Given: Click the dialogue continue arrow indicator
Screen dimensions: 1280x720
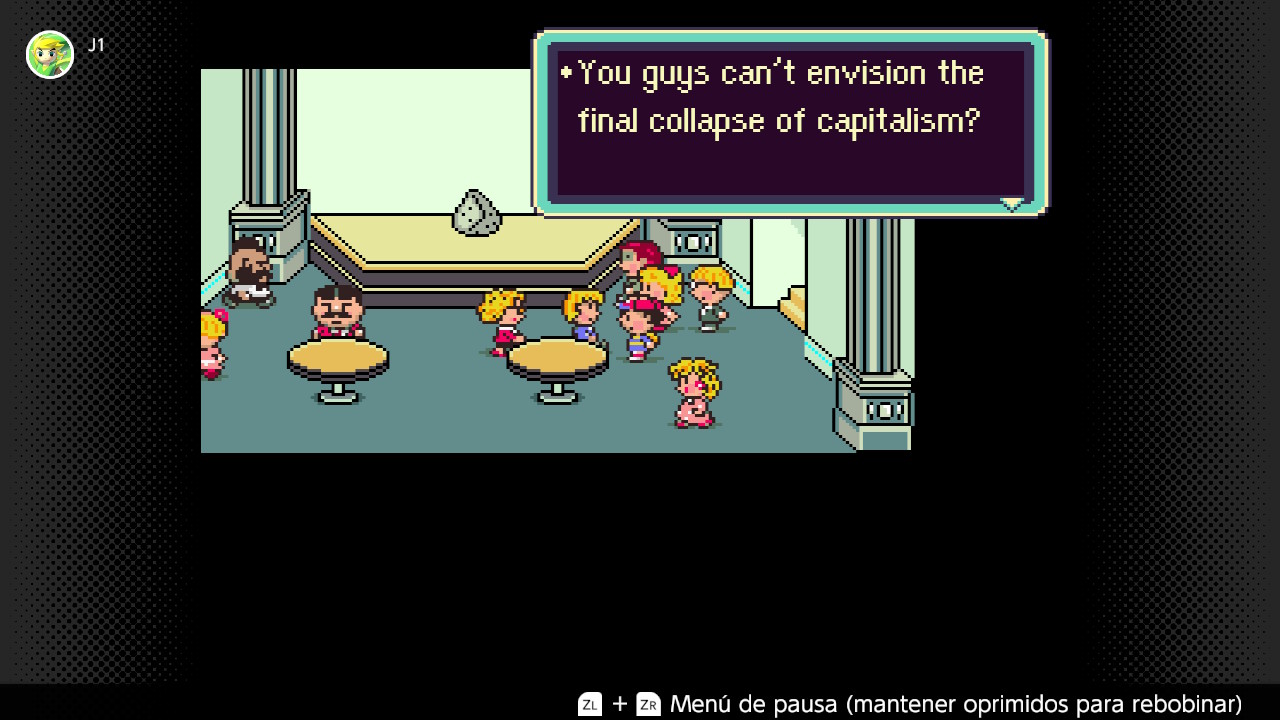Looking at the screenshot, I should click(x=1012, y=204).
